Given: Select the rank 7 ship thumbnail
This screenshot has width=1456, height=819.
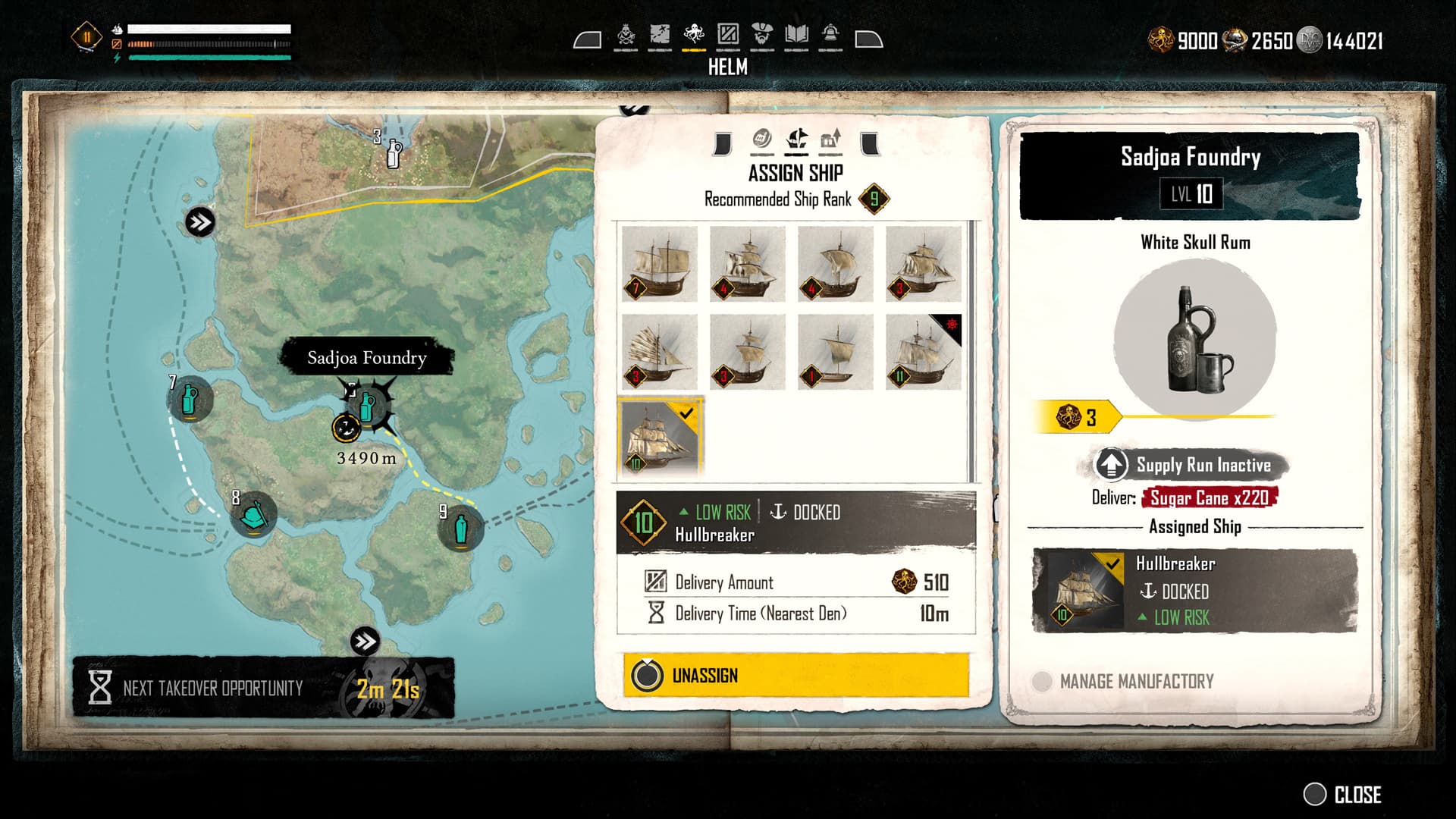Looking at the screenshot, I should [659, 264].
